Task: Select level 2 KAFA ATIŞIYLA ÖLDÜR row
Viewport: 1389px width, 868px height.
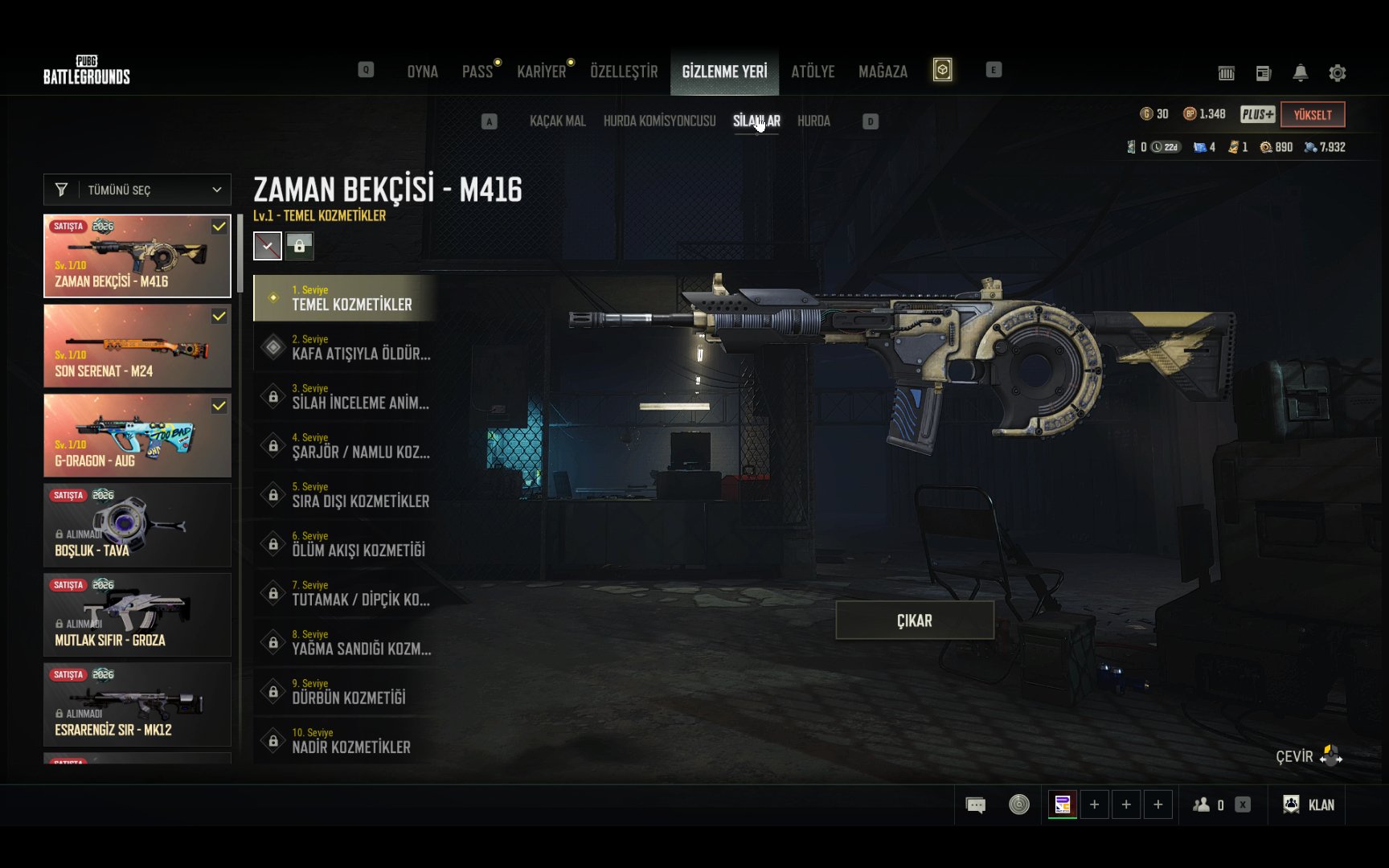Action: pyautogui.click(x=346, y=347)
